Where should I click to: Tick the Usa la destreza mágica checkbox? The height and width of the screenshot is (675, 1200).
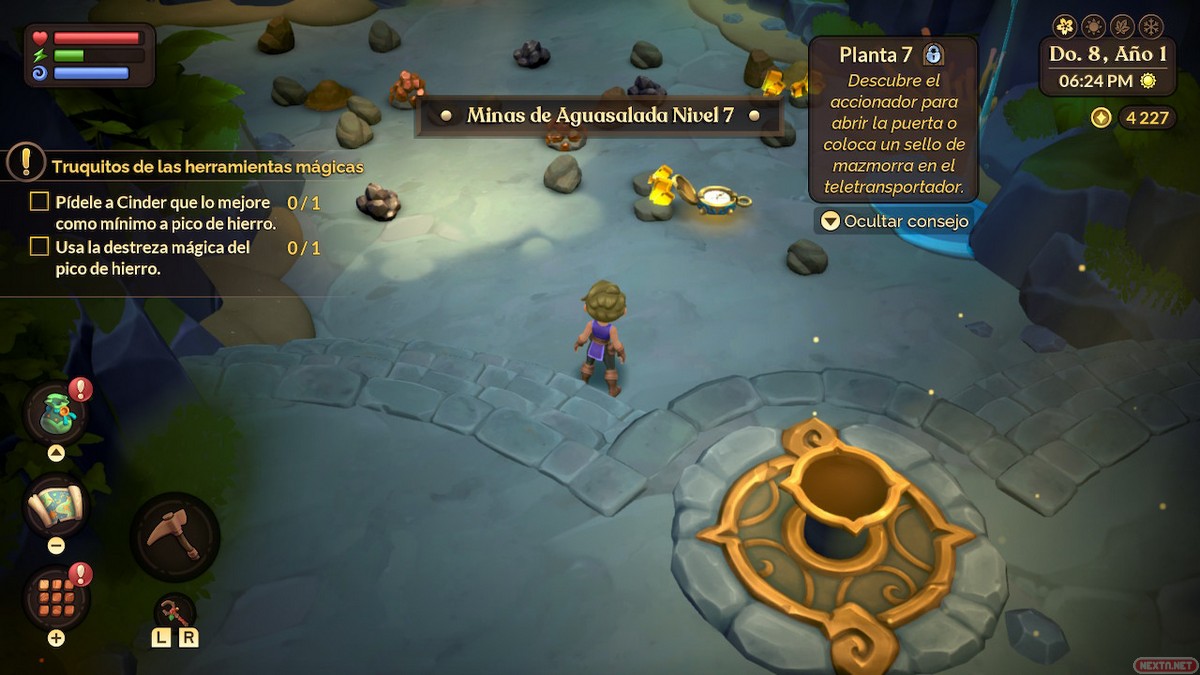(39, 246)
